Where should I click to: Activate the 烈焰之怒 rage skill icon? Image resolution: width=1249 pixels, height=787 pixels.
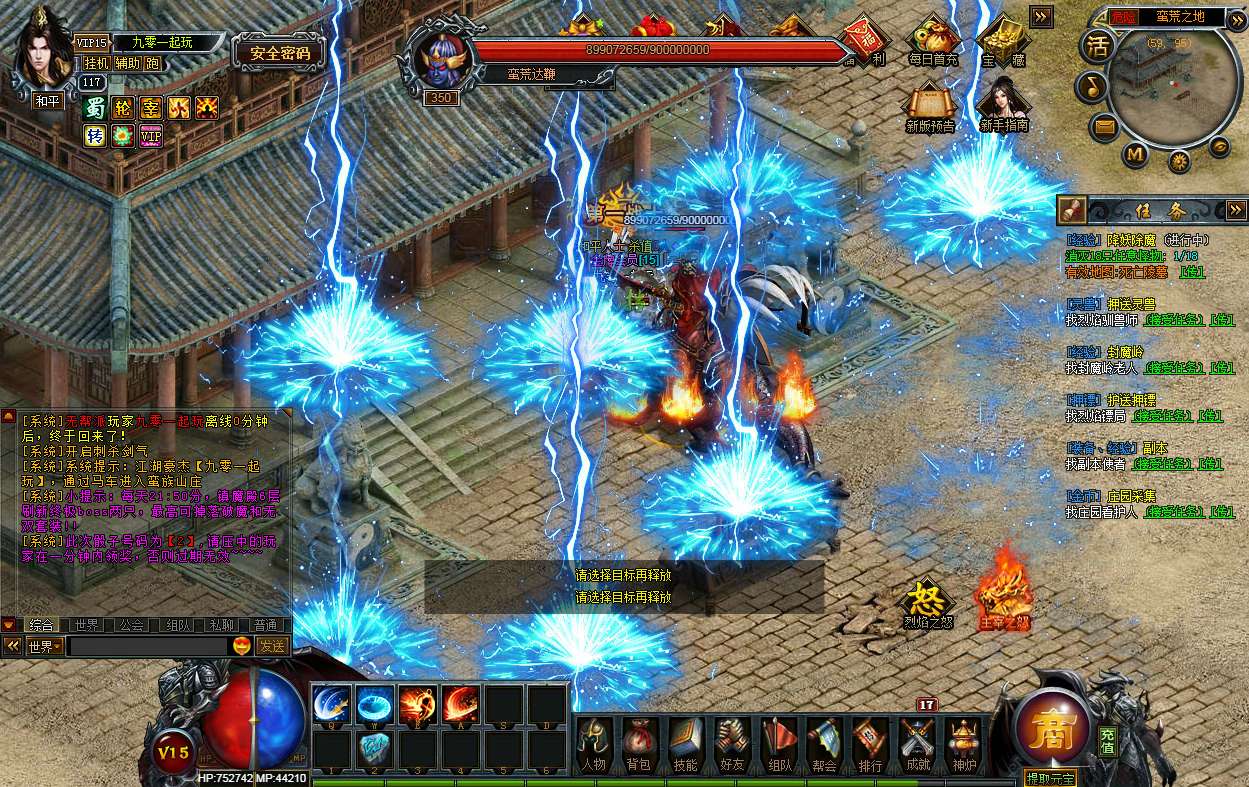point(926,603)
